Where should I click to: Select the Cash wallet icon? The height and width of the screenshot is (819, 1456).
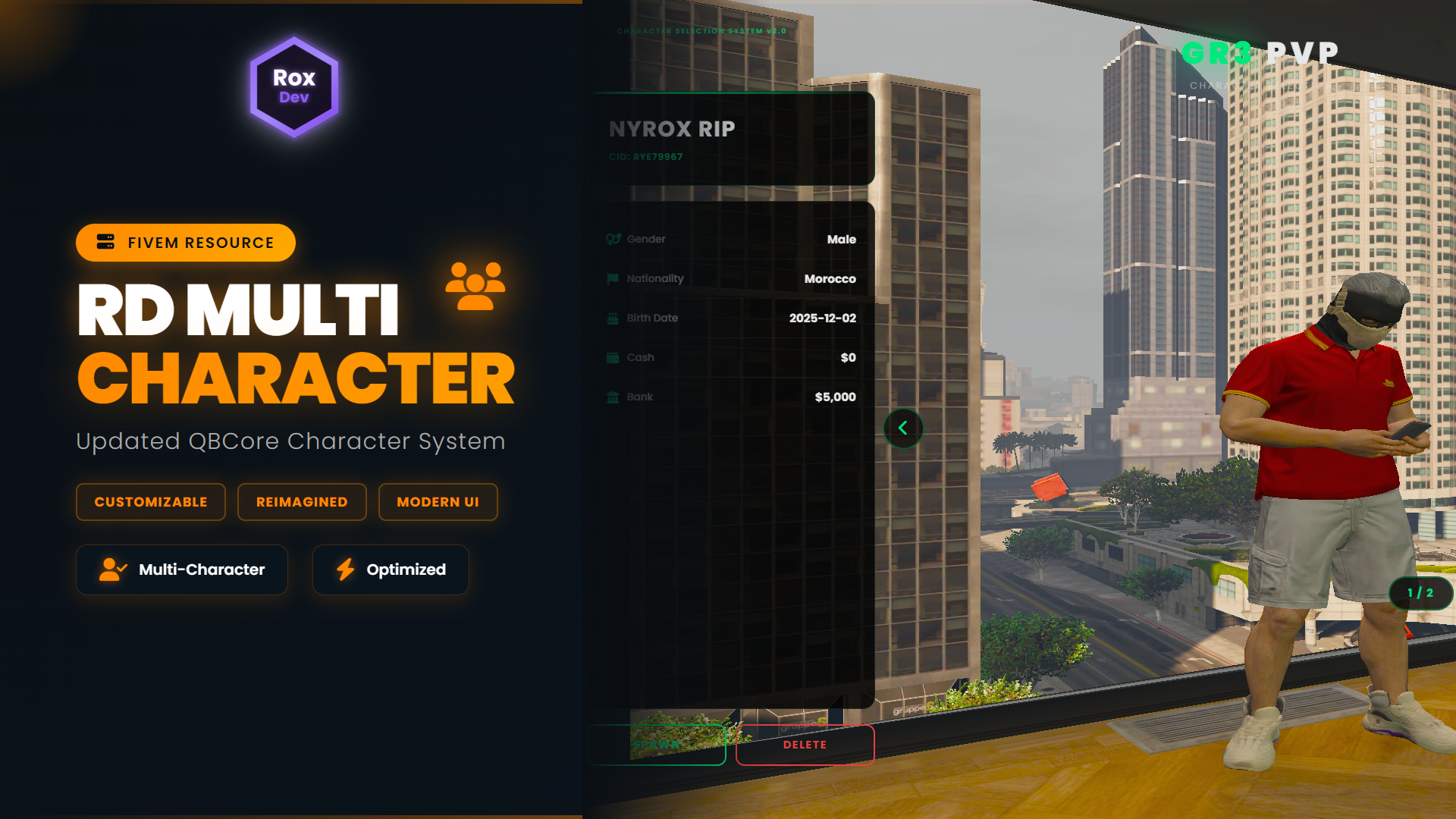[611, 357]
